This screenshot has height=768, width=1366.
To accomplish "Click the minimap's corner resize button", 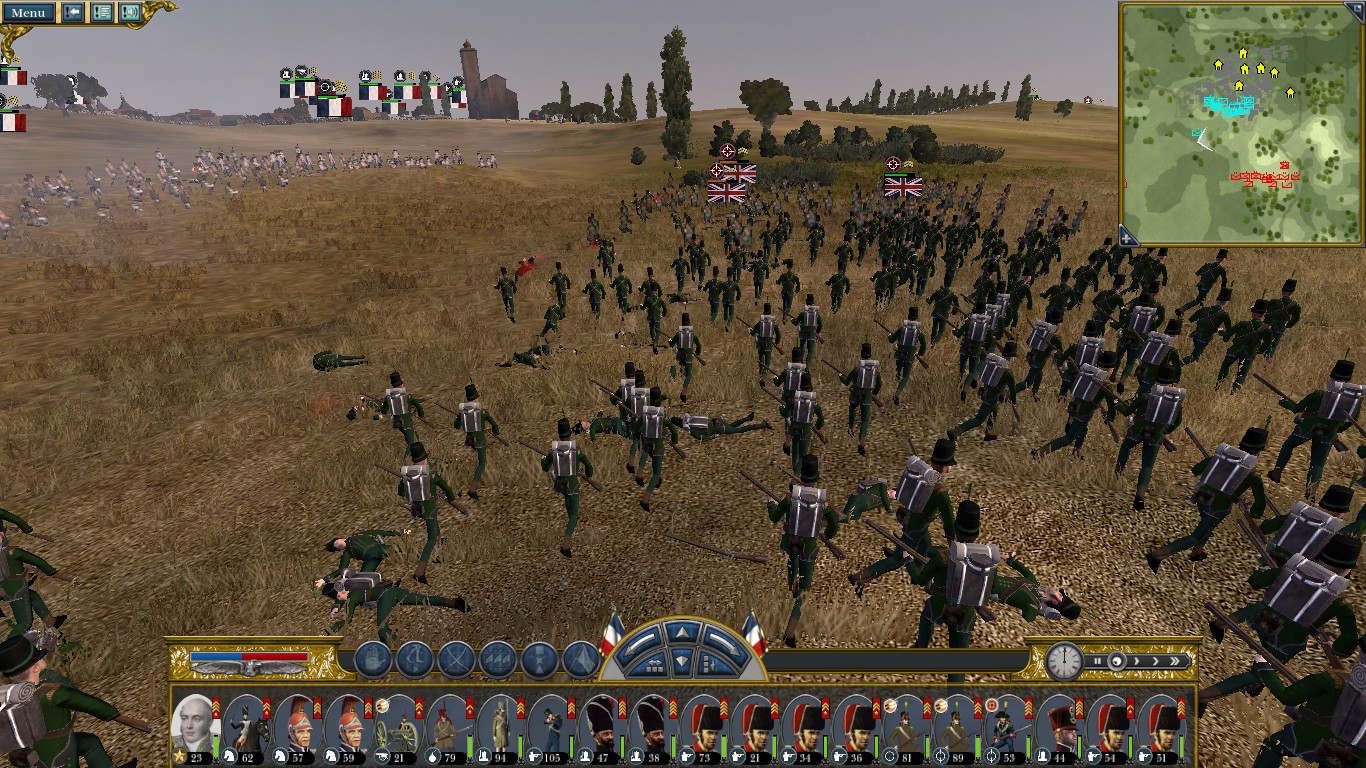I will click(x=1128, y=237).
